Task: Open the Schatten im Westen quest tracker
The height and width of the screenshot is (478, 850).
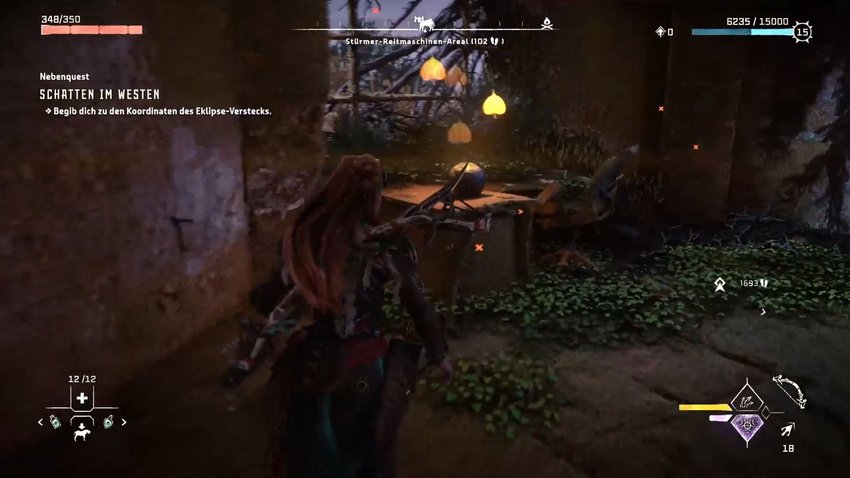Action: point(99,94)
